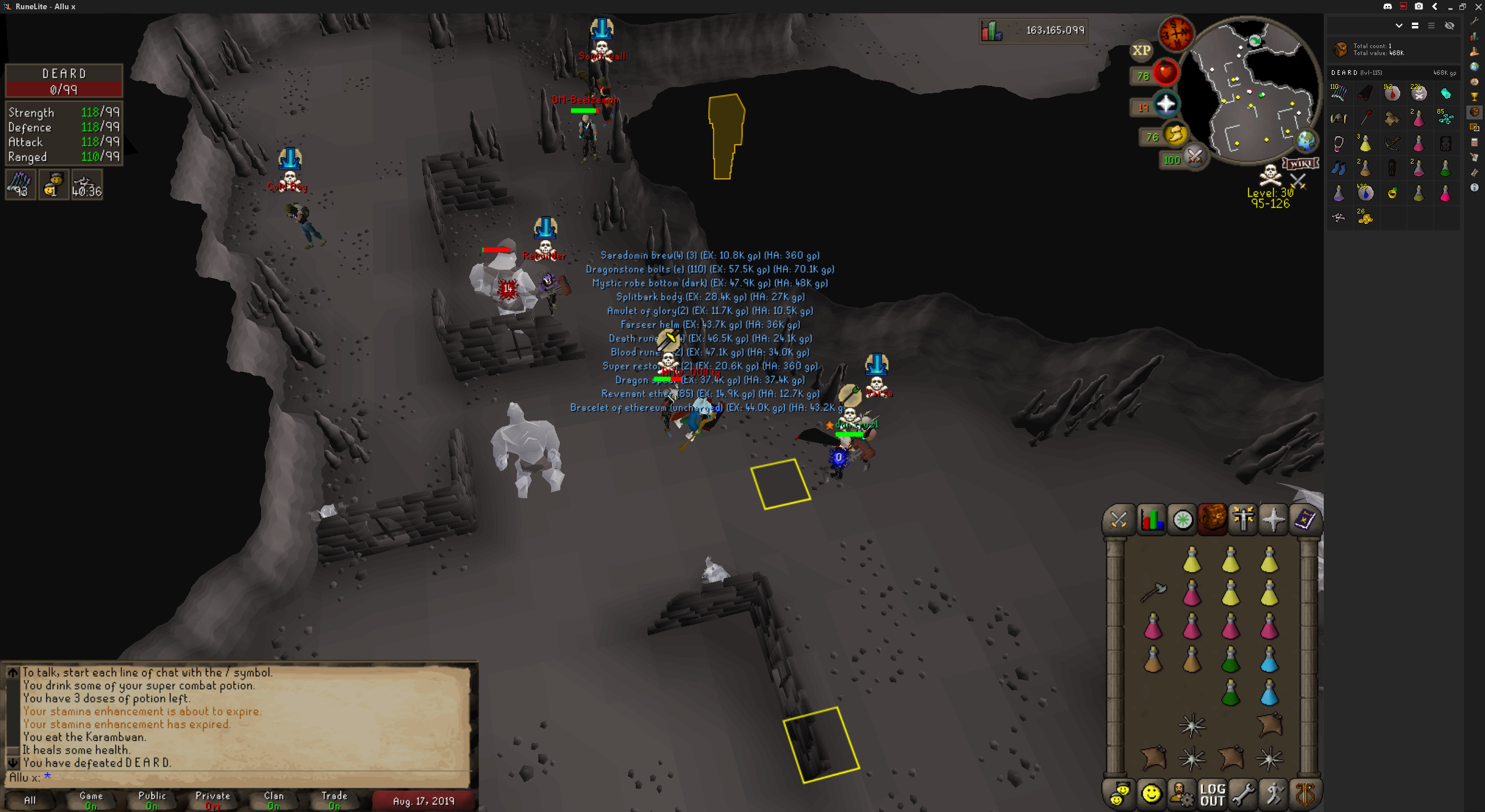
Task: Click the LOG OUT button
Action: coord(1212,794)
